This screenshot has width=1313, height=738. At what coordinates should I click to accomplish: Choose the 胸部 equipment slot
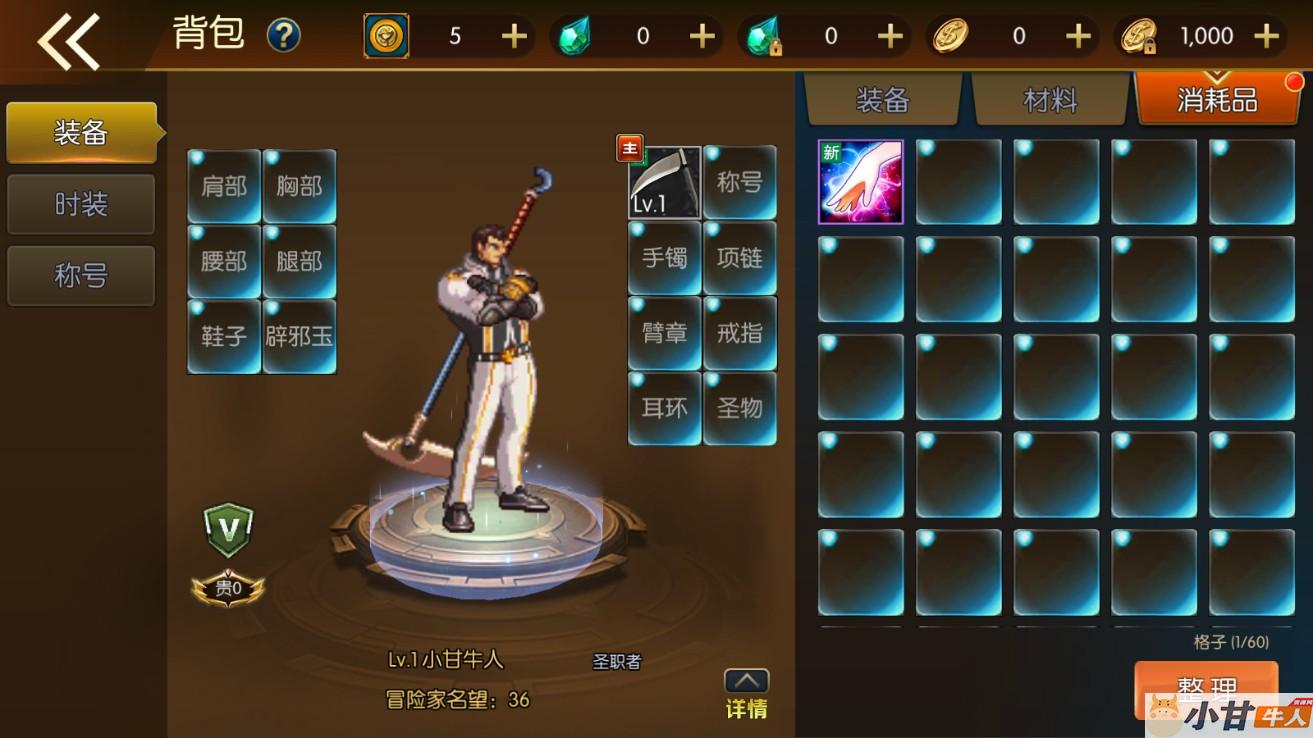coord(299,187)
